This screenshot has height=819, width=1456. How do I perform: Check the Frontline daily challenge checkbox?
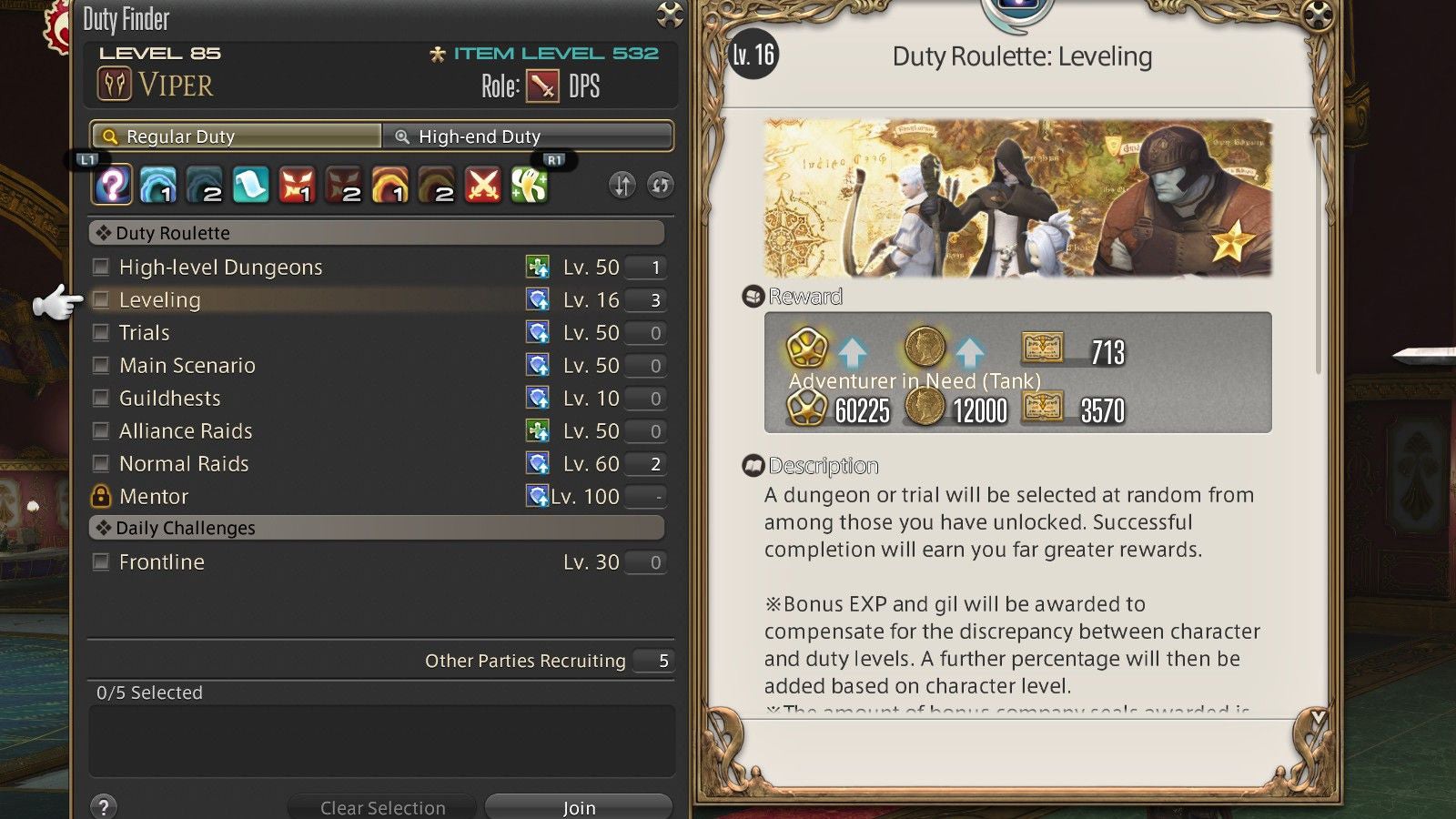tap(101, 561)
